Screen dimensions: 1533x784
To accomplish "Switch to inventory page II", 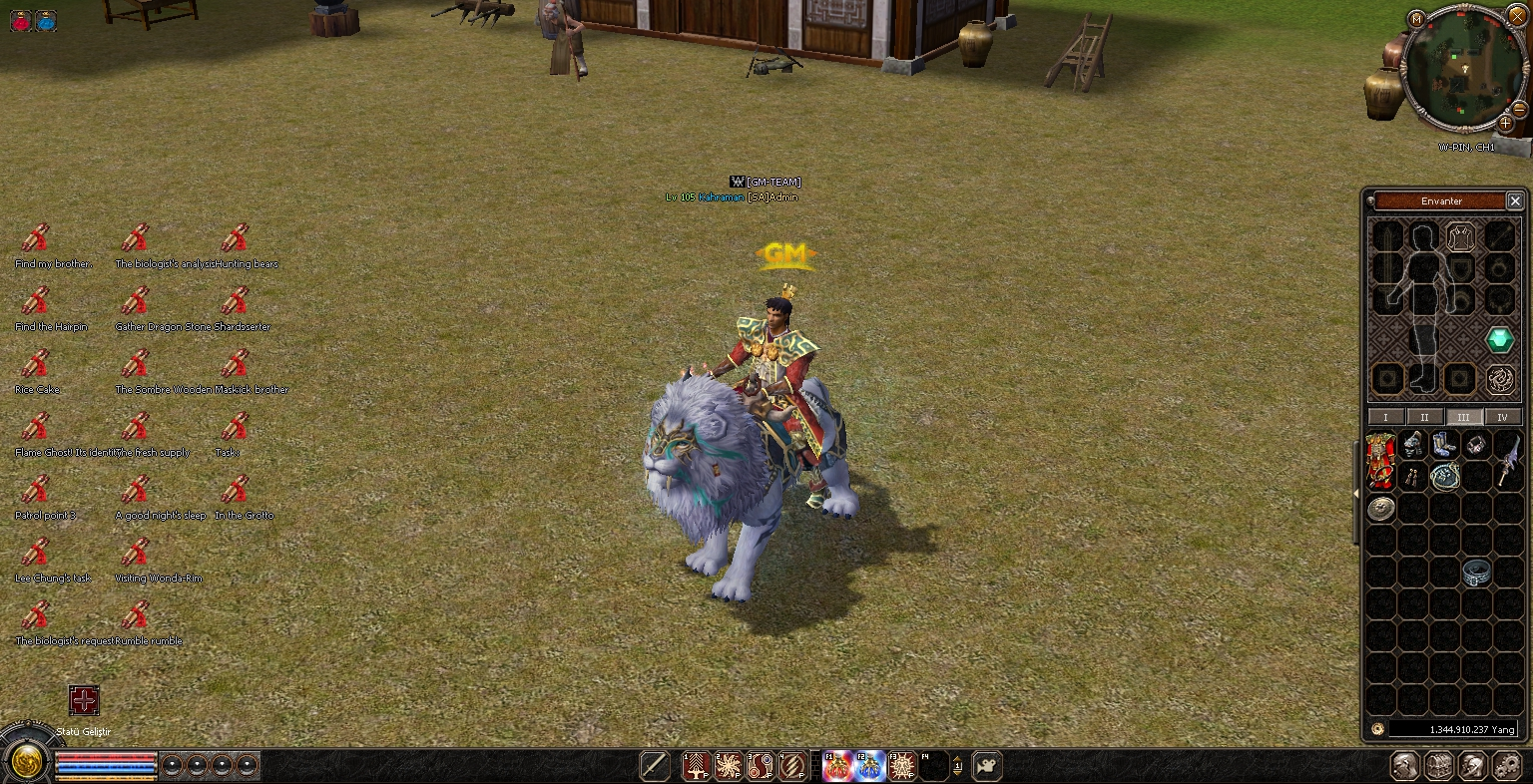I will pyautogui.click(x=1424, y=417).
